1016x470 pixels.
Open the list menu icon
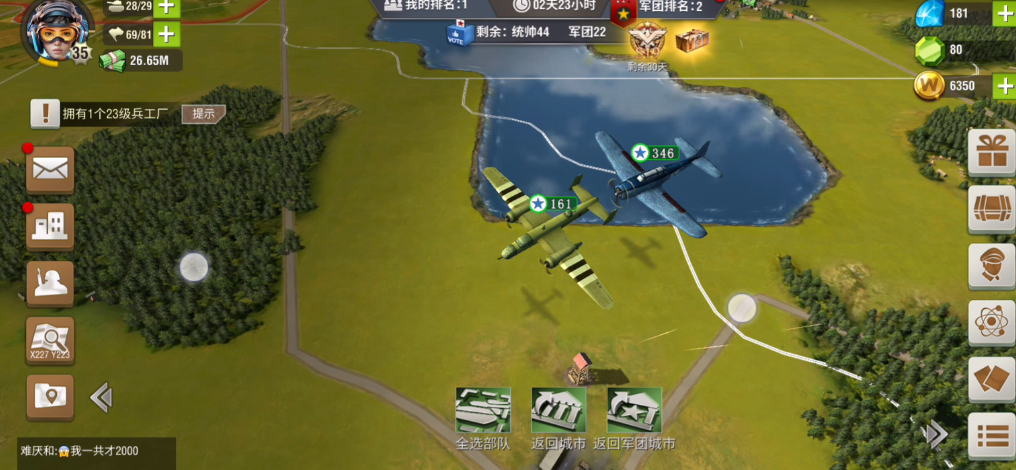pyautogui.click(x=992, y=436)
